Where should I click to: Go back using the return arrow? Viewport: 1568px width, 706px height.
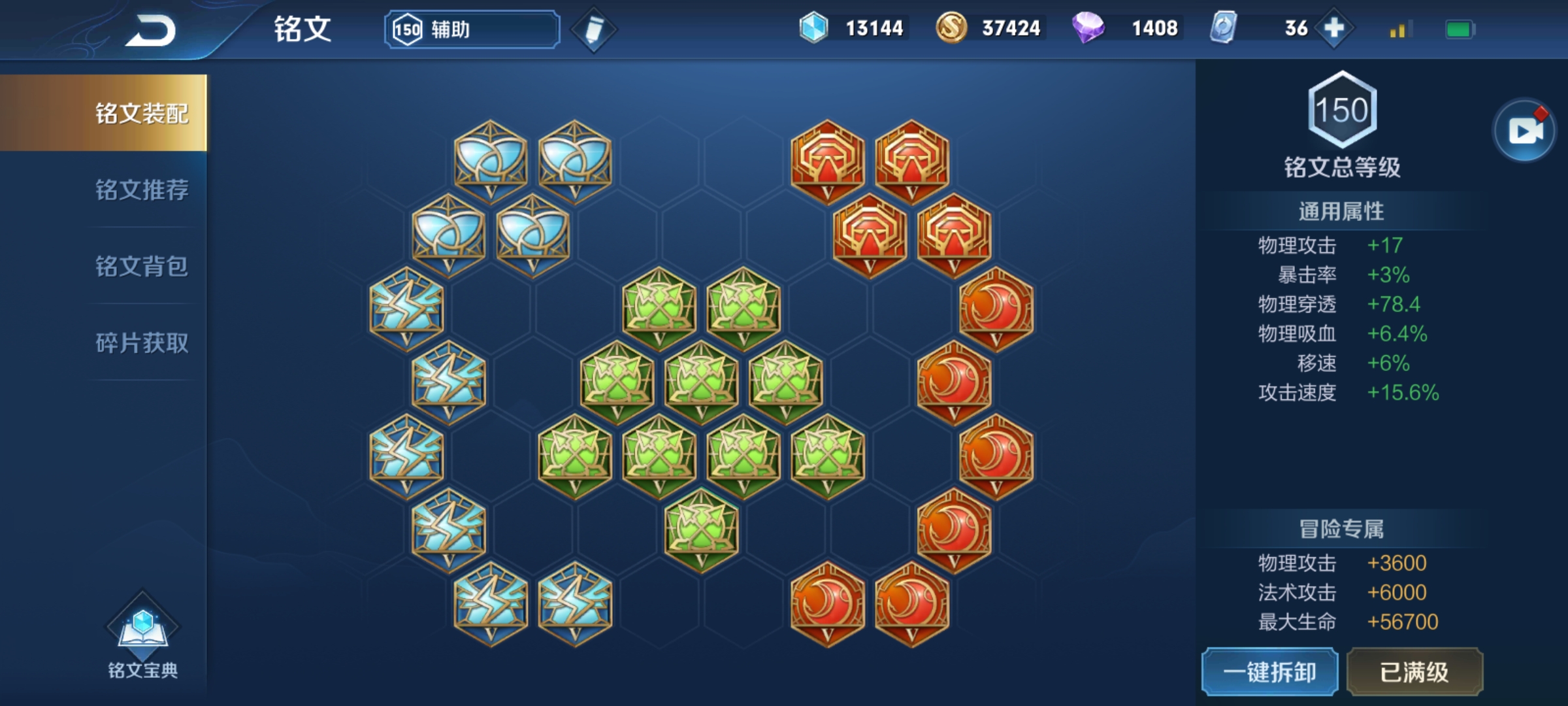tap(151, 31)
